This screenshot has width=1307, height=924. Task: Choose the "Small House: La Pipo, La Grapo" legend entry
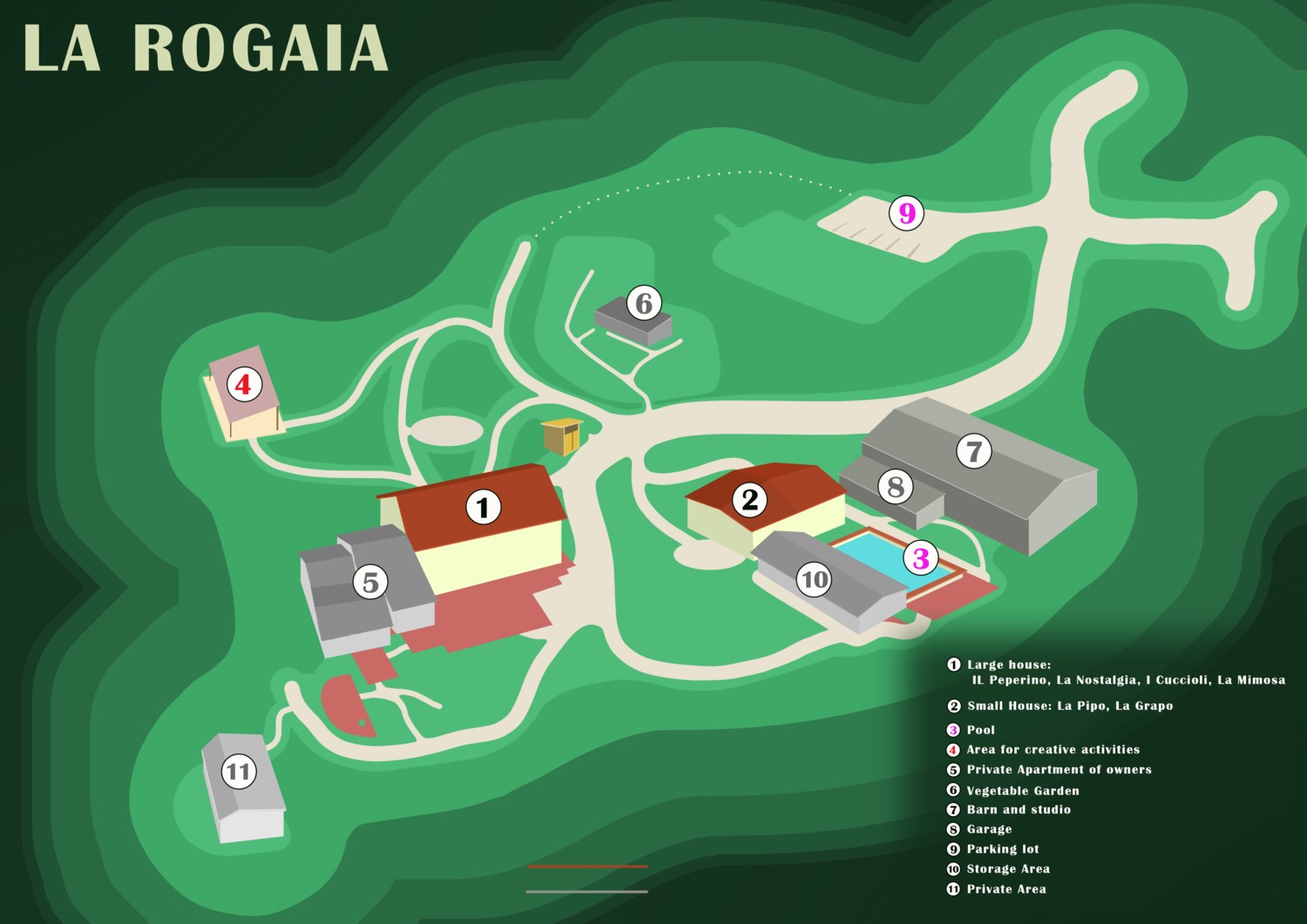point(1069,705)
